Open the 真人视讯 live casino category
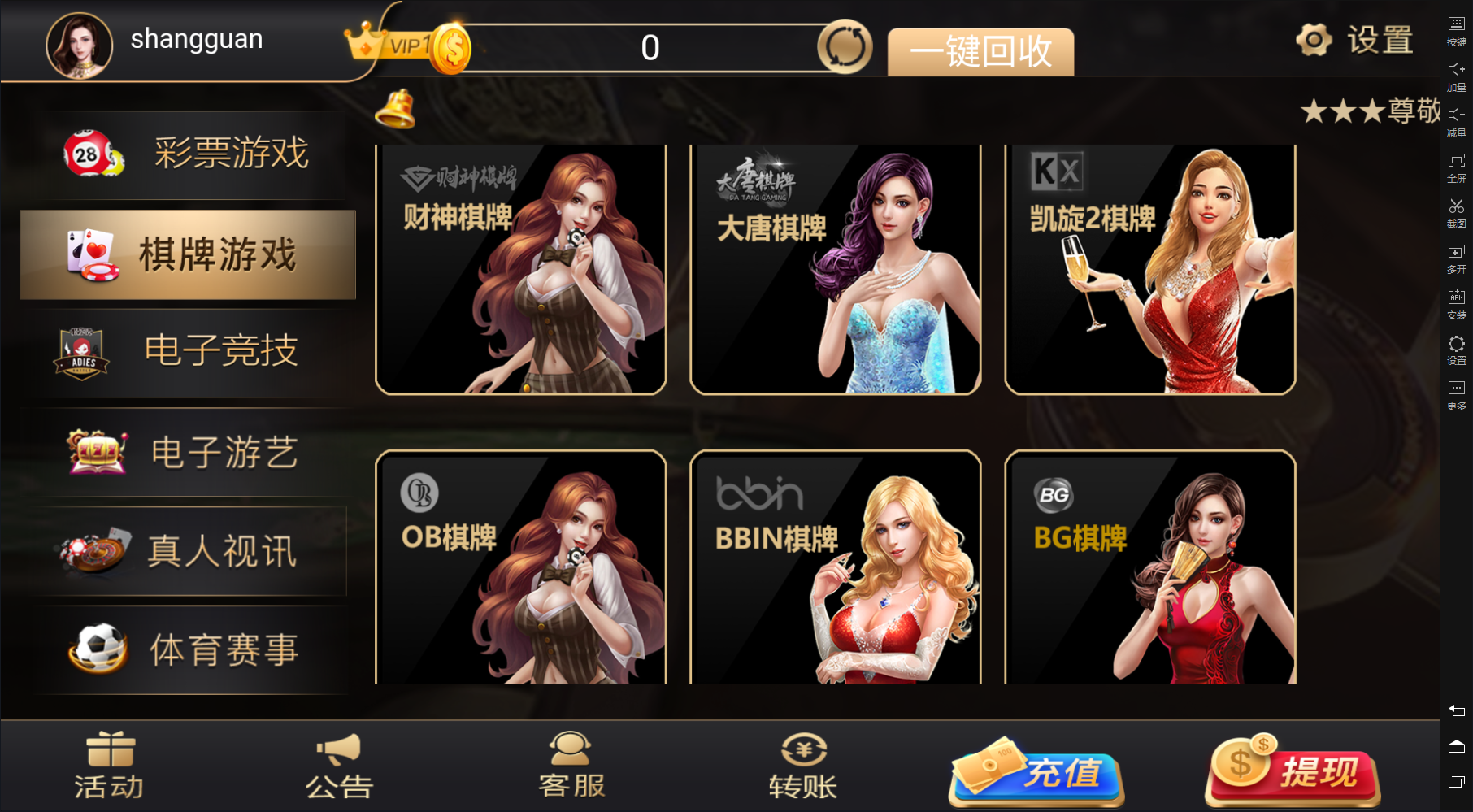The image size is (1473, 812). (189, 552)
